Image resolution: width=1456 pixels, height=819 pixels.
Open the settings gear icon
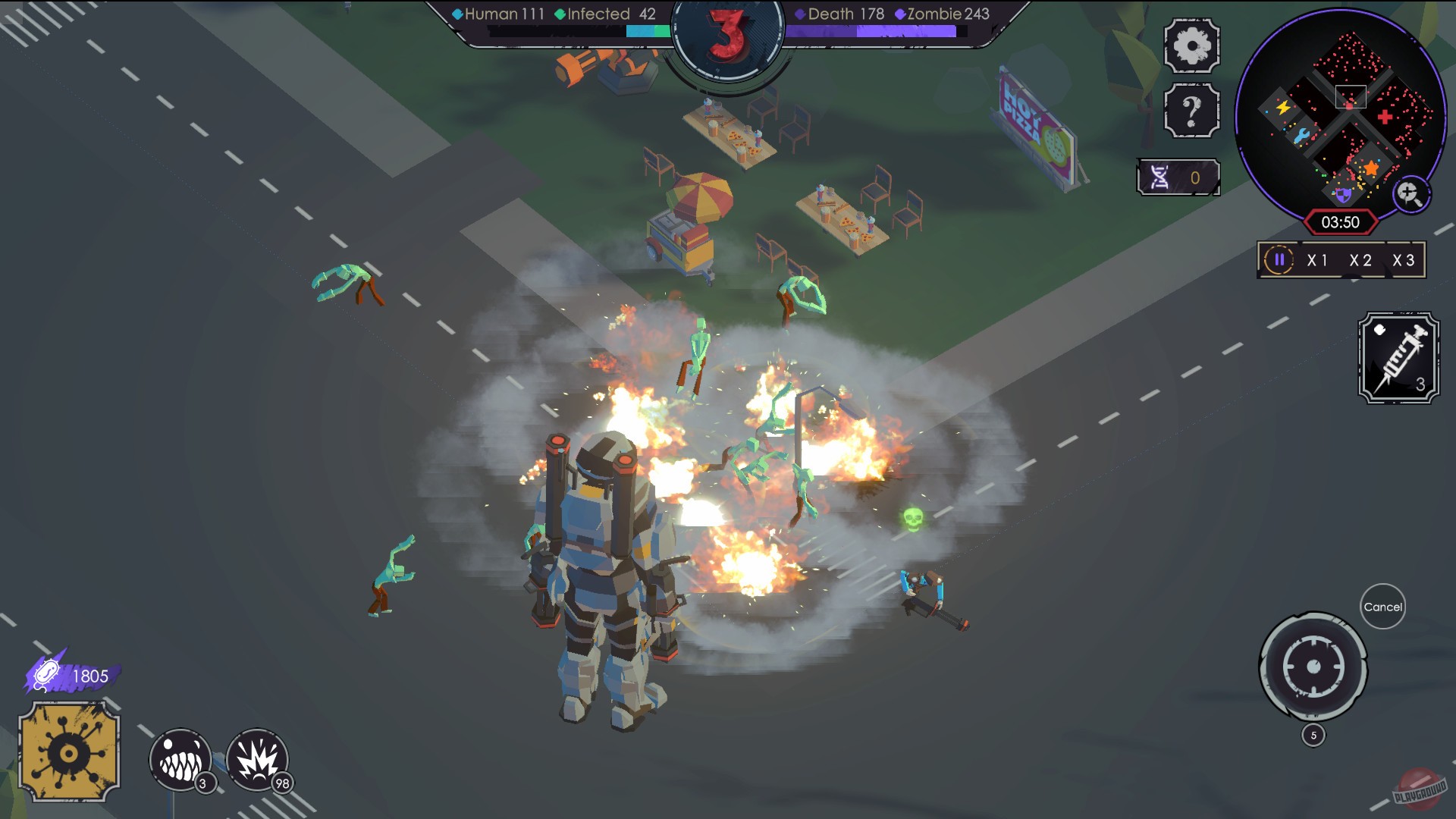pyautogui.click(x=1191, y=45)
